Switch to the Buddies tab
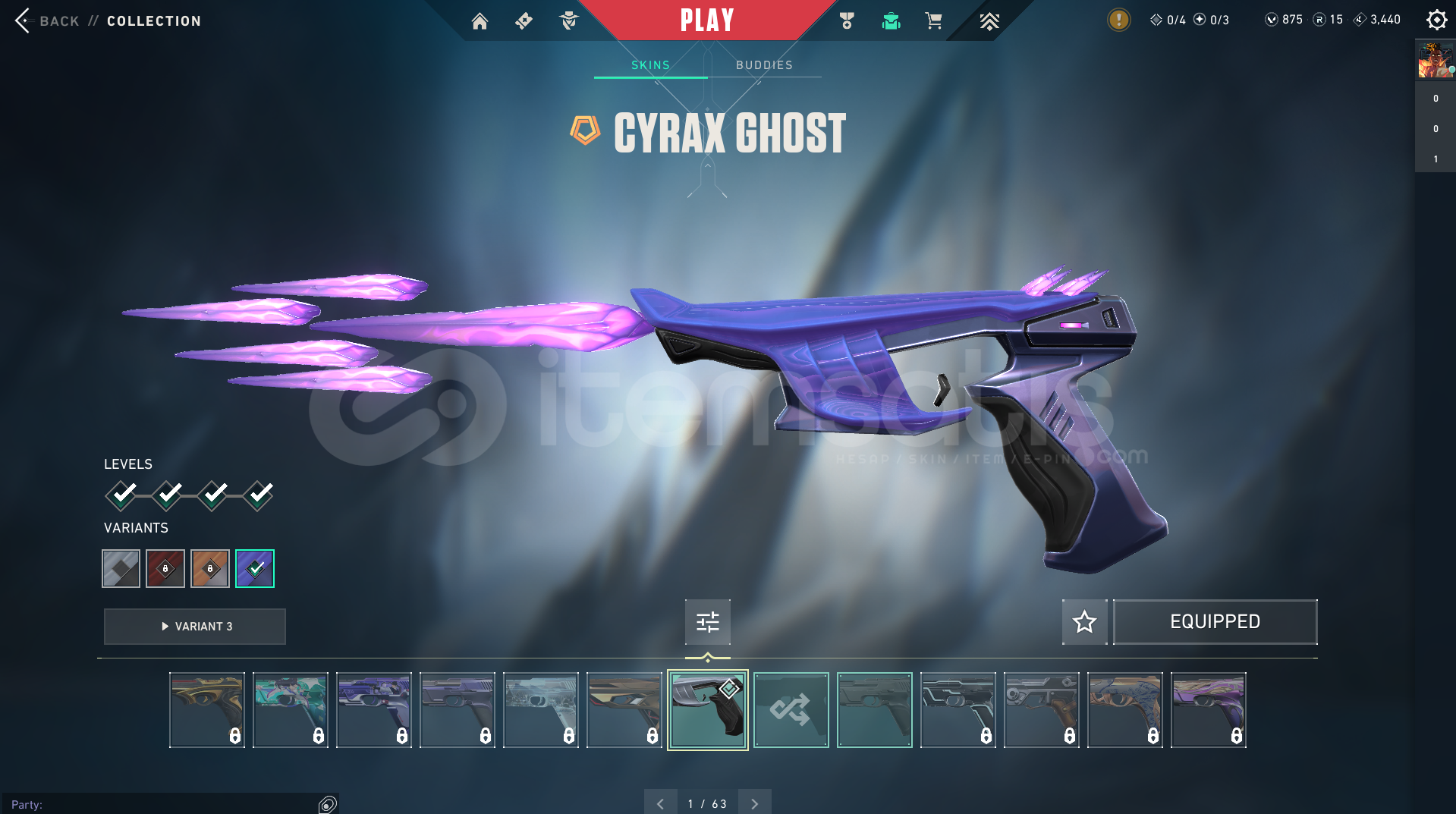Screen dimensions: 1456x814 pyautogui.click(x=764, y=65)
